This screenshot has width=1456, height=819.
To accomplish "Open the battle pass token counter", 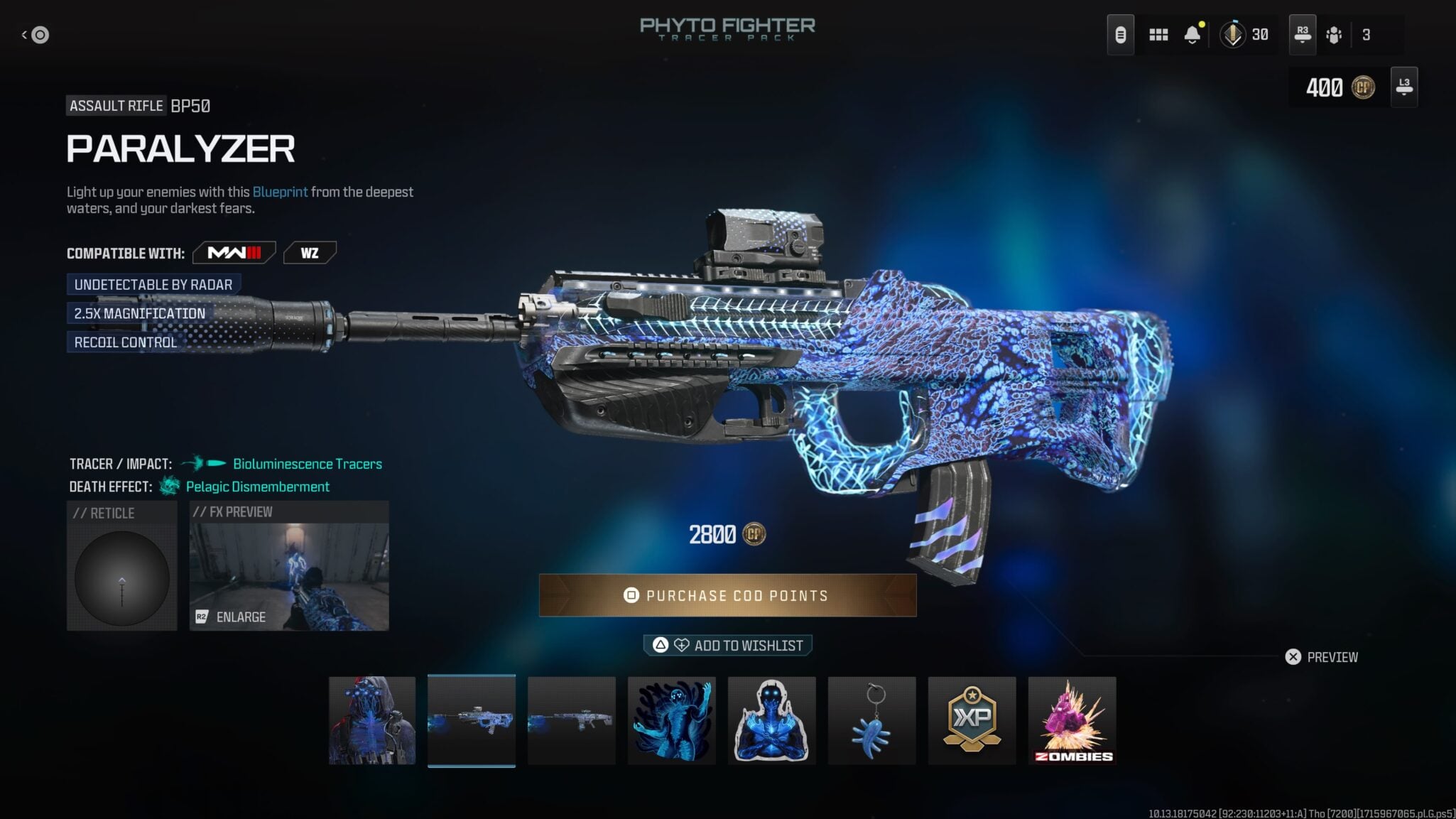I will (x=1245, y=35).
